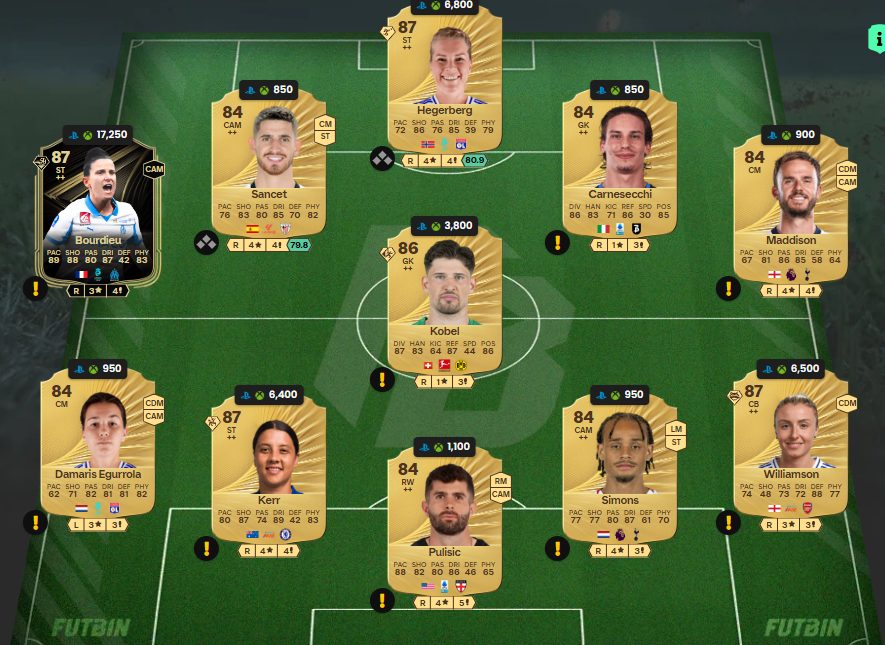Click the warning icon beside Bourdieu

(36, 289)
